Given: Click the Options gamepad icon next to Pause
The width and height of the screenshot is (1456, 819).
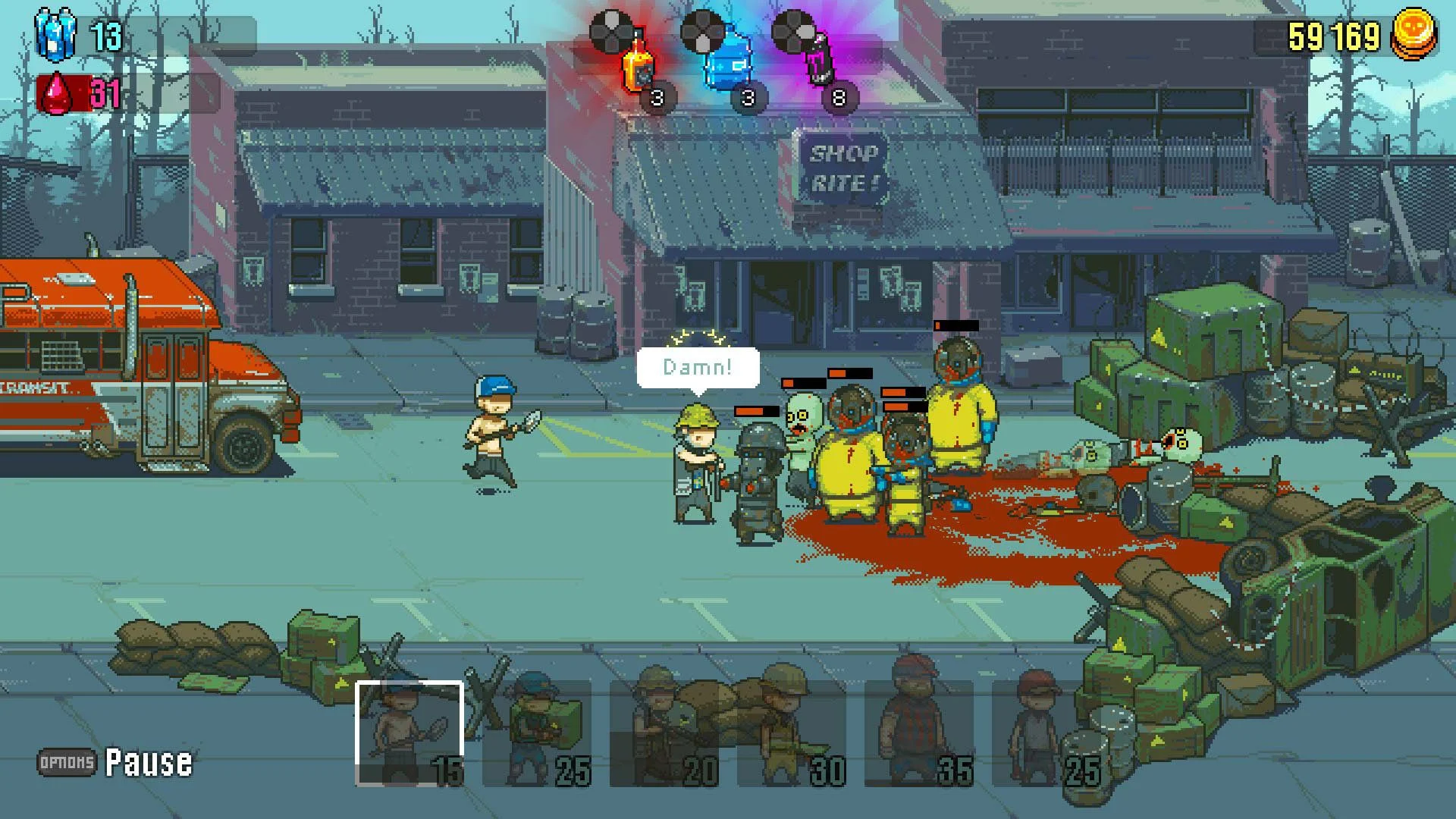Looking at the screenshot, I should pyautogui.click(x=64, y=762).
